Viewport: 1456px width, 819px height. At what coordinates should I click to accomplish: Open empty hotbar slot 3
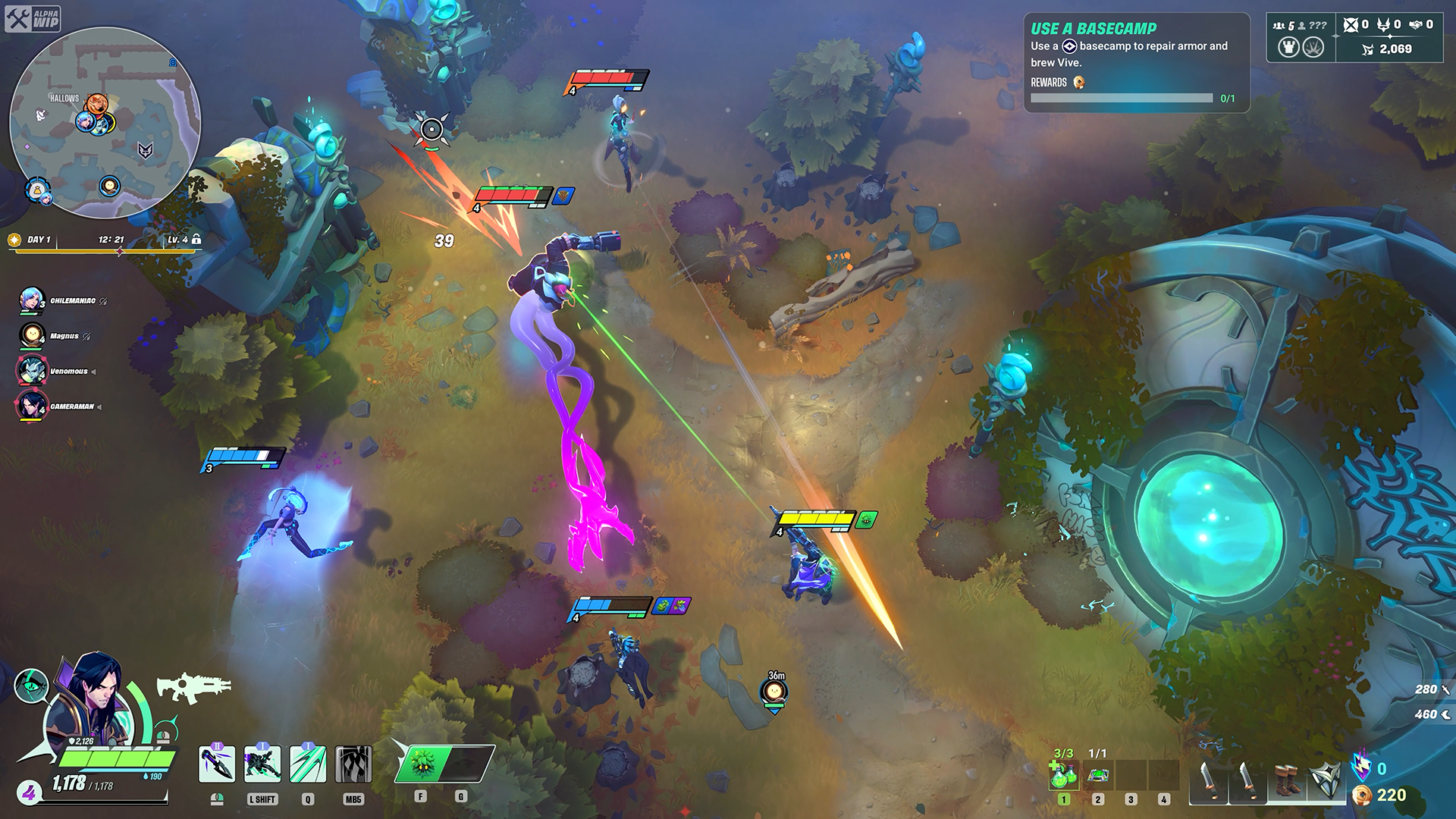tap(1131, 776)
